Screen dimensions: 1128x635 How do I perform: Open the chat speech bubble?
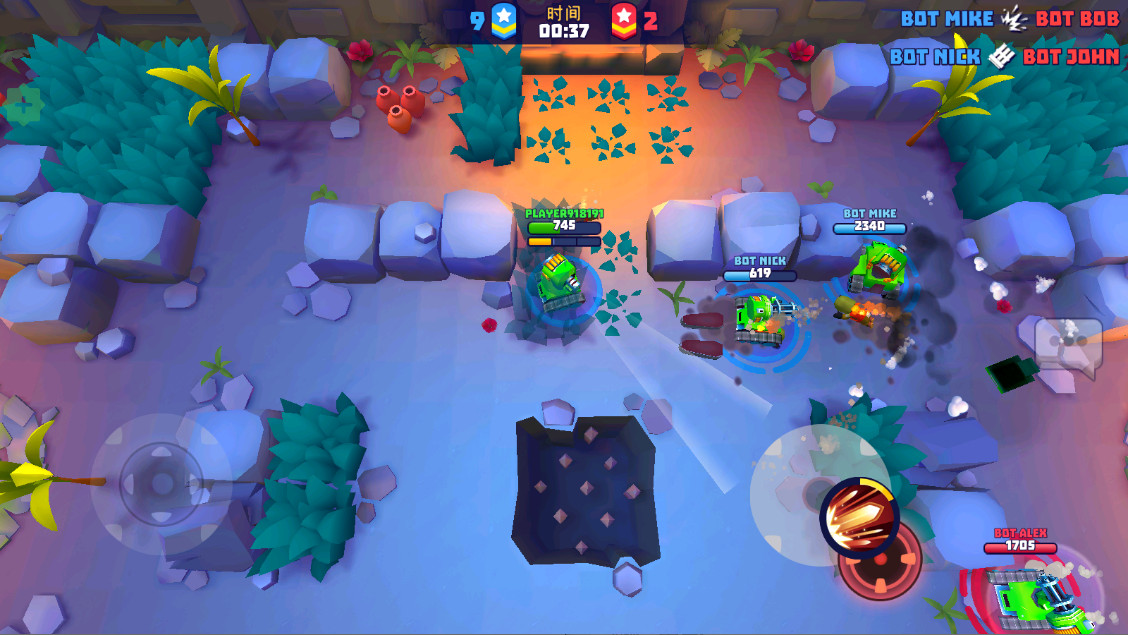1069,345
